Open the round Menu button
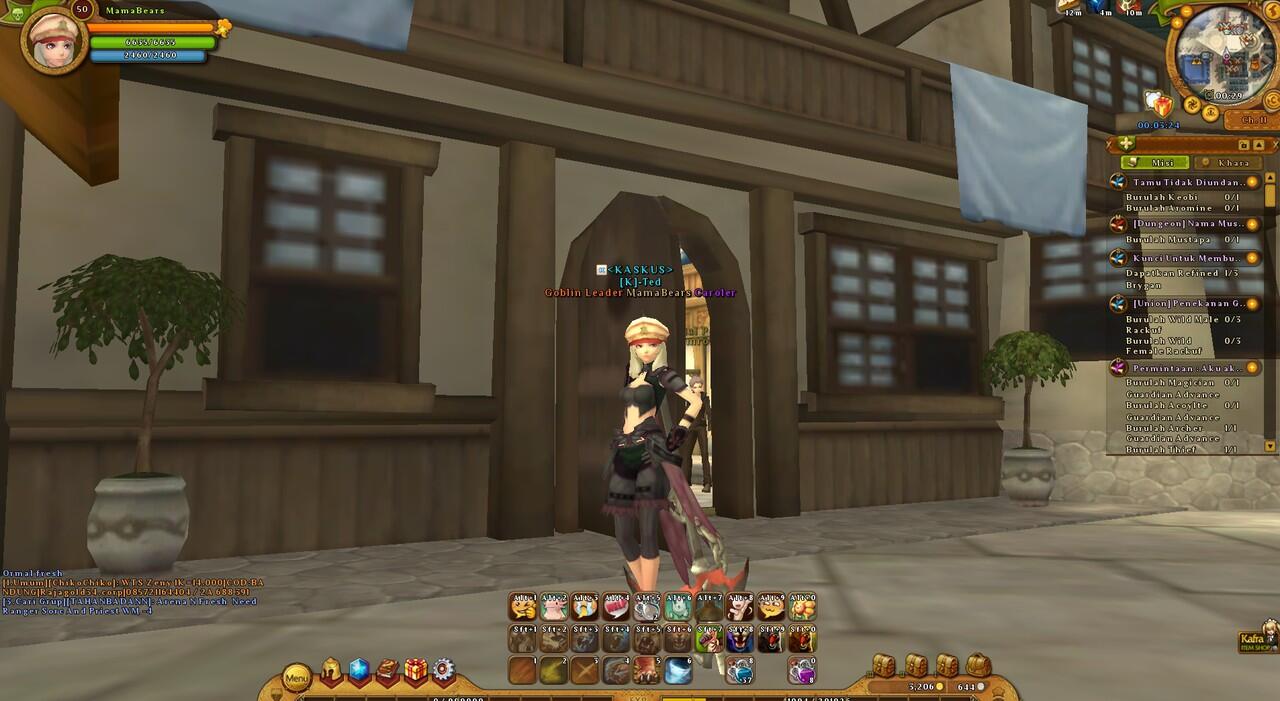1280x701 pixels. point(297,679)
